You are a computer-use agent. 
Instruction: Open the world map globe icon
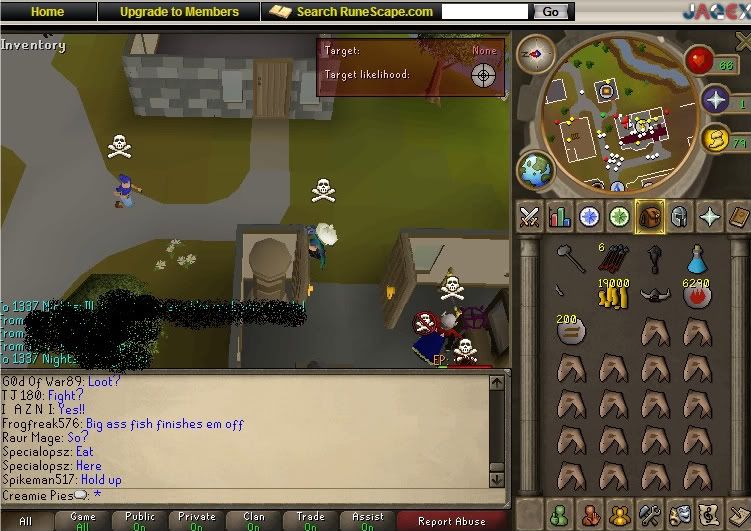pos(535,169)
